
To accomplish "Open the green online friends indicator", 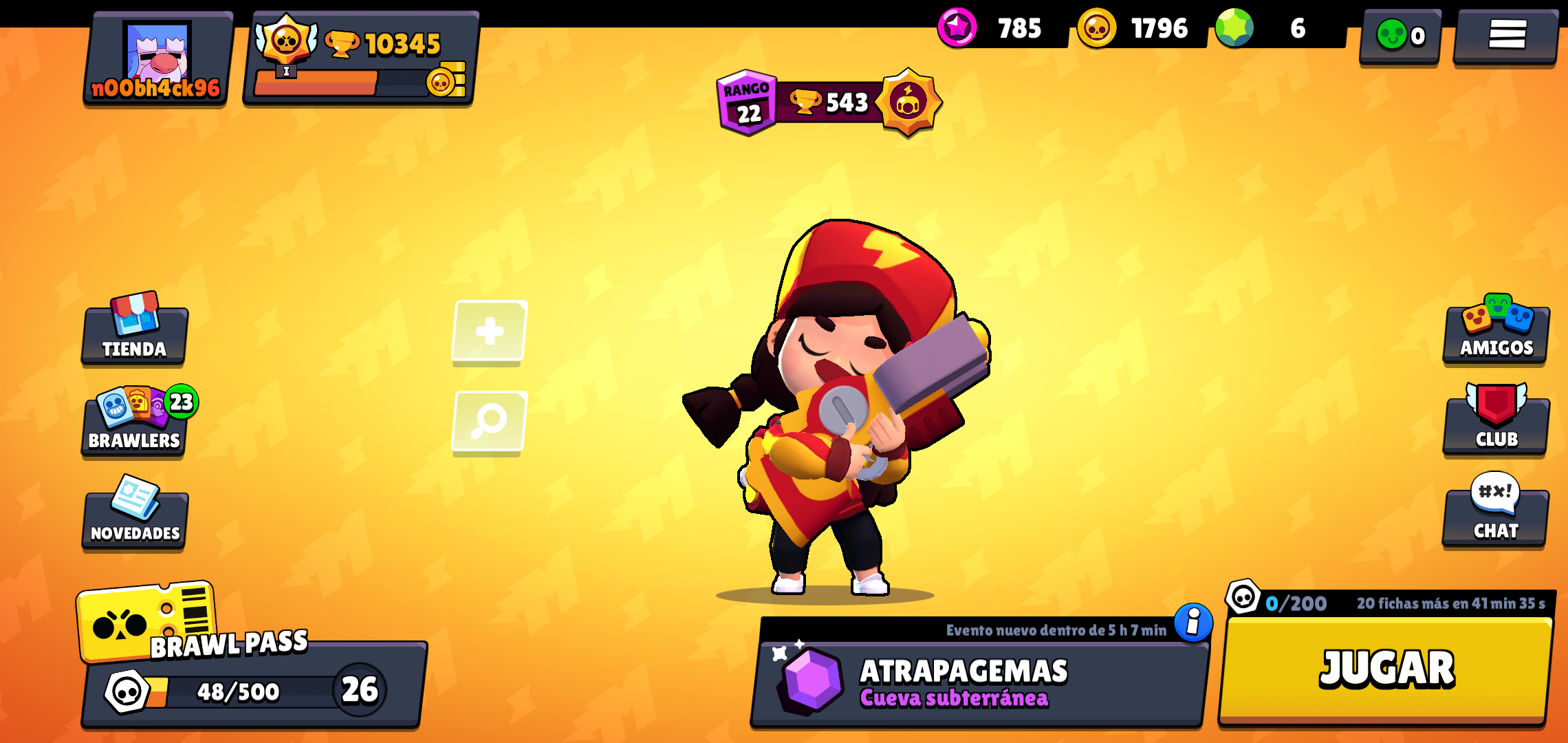I will (1400, 35).
